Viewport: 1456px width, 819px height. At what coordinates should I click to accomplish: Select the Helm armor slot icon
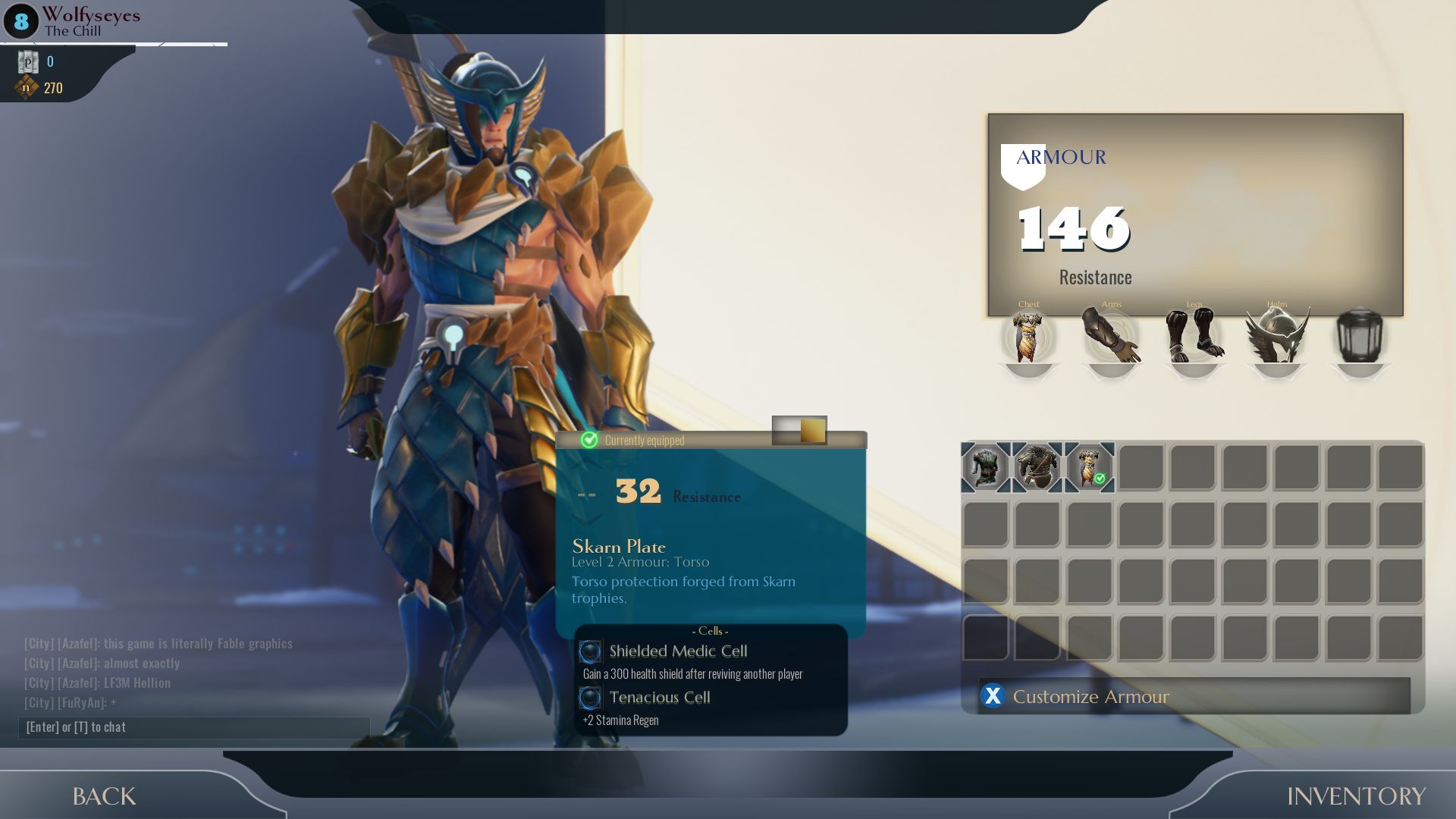point(1277,337)
